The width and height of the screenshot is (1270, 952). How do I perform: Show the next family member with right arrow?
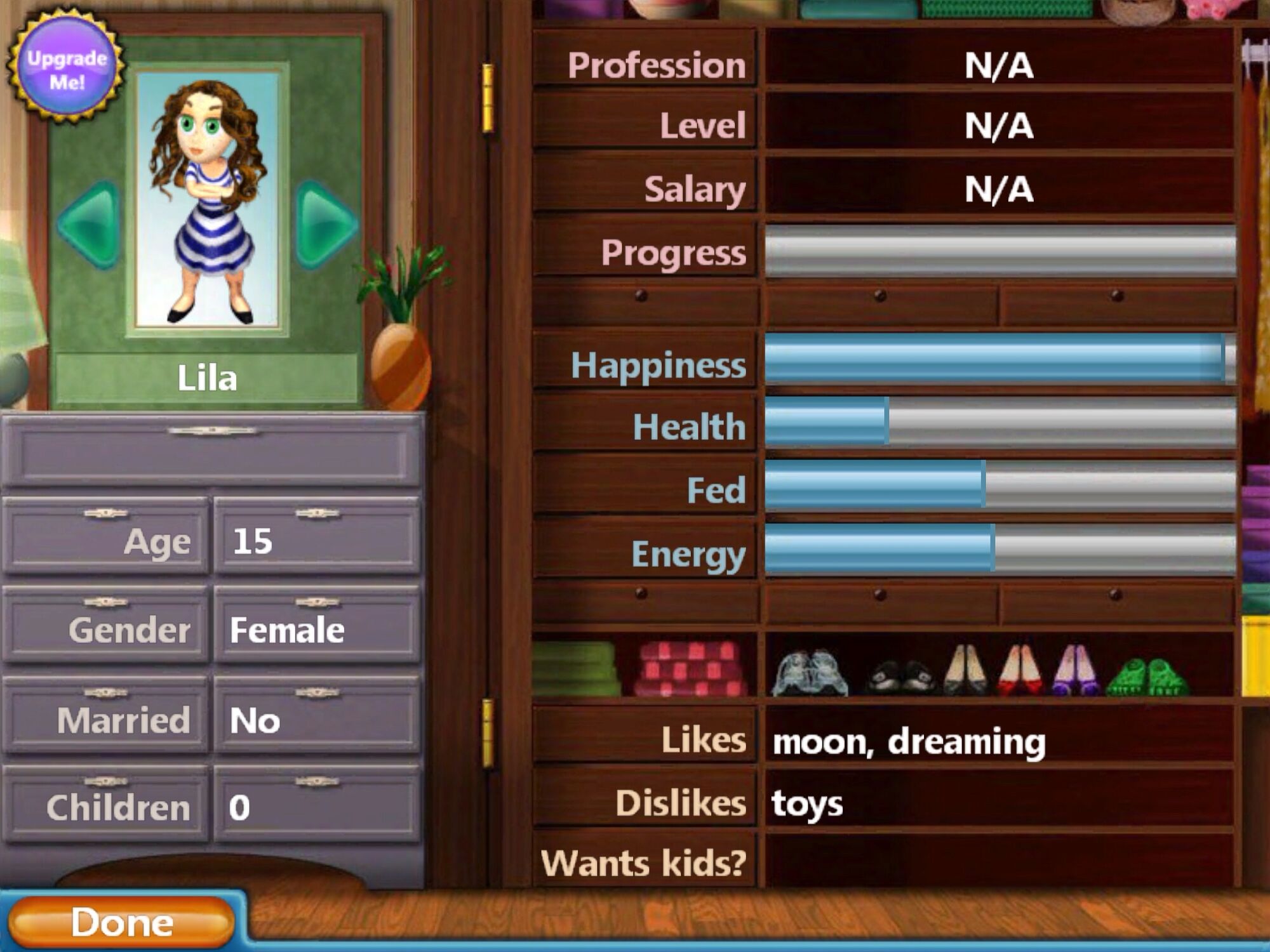click(x=325, y=223)
